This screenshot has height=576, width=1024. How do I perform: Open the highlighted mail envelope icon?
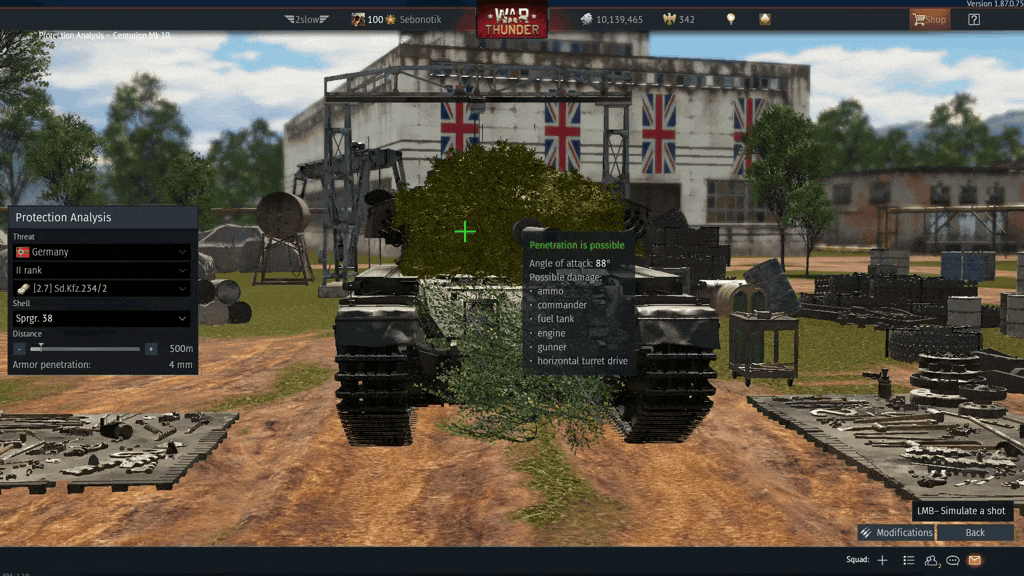pyautogui.click(x=974, y=560)
